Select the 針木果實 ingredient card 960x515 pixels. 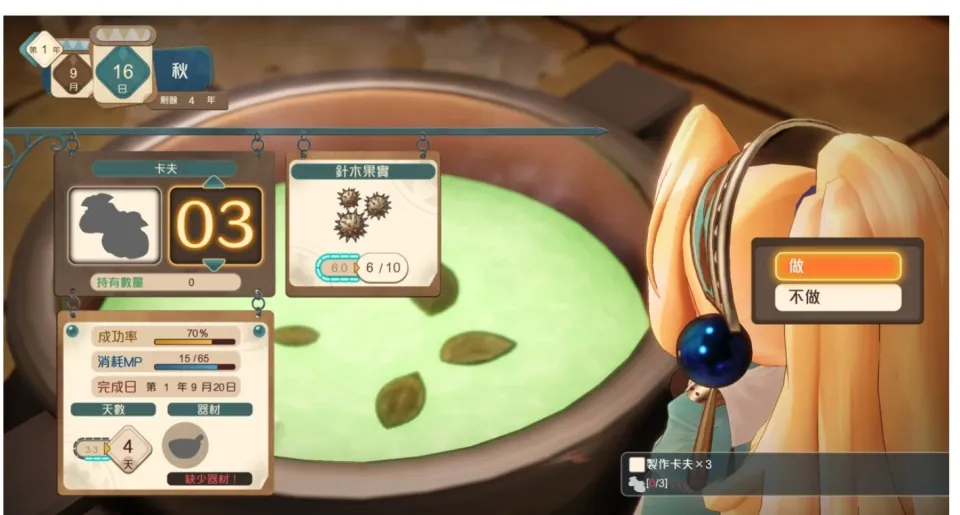click(x=363, y=225)
